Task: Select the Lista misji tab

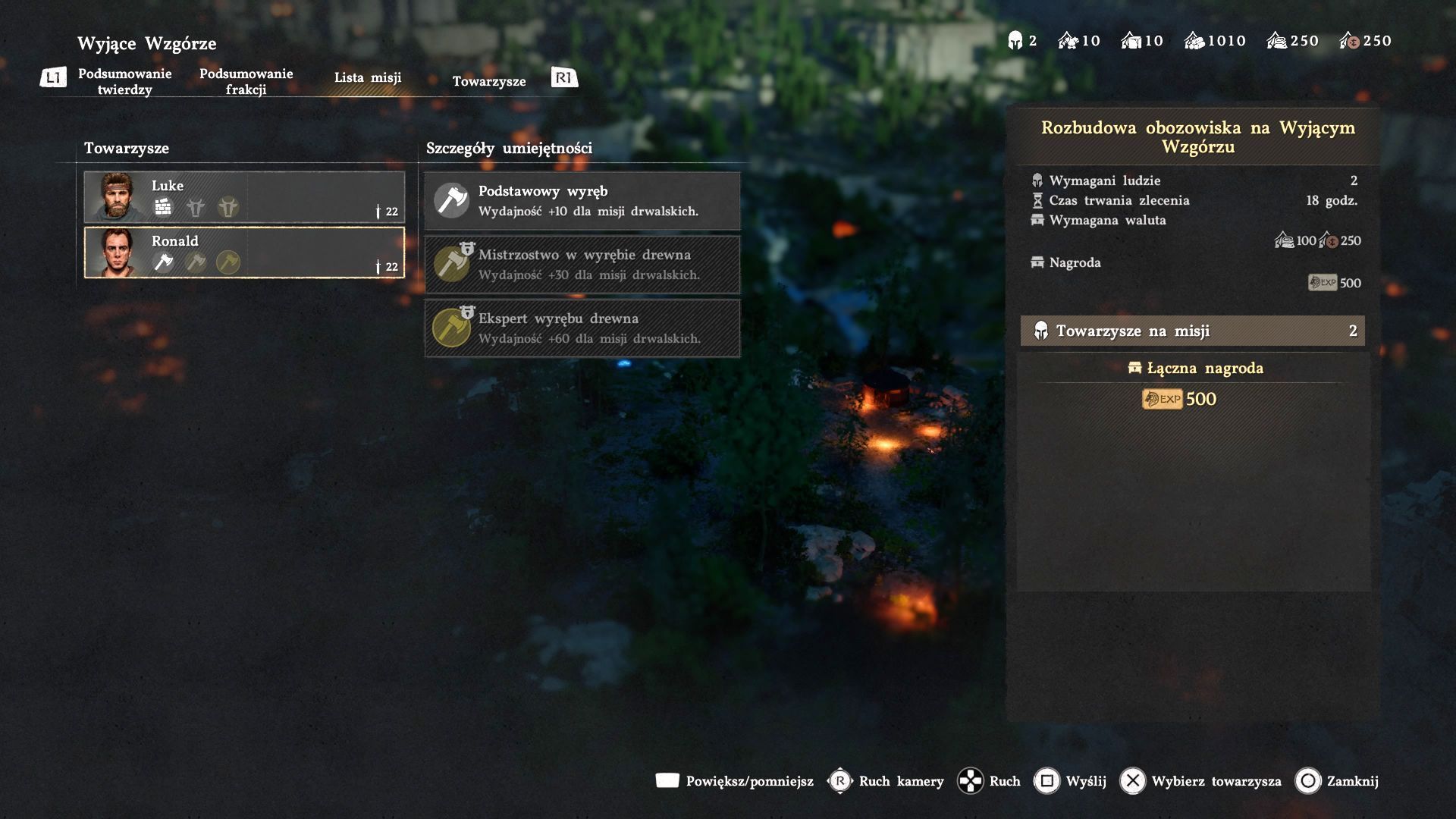Action: pos(368,77)
